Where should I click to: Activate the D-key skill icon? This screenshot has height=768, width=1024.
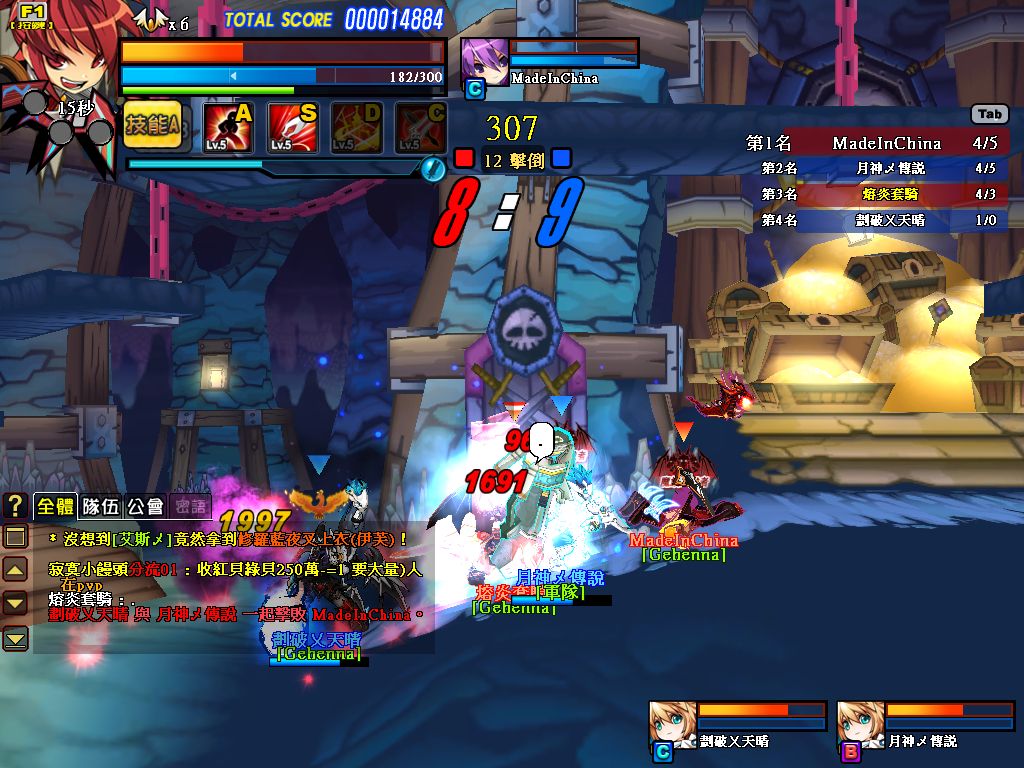pos(357,128)
